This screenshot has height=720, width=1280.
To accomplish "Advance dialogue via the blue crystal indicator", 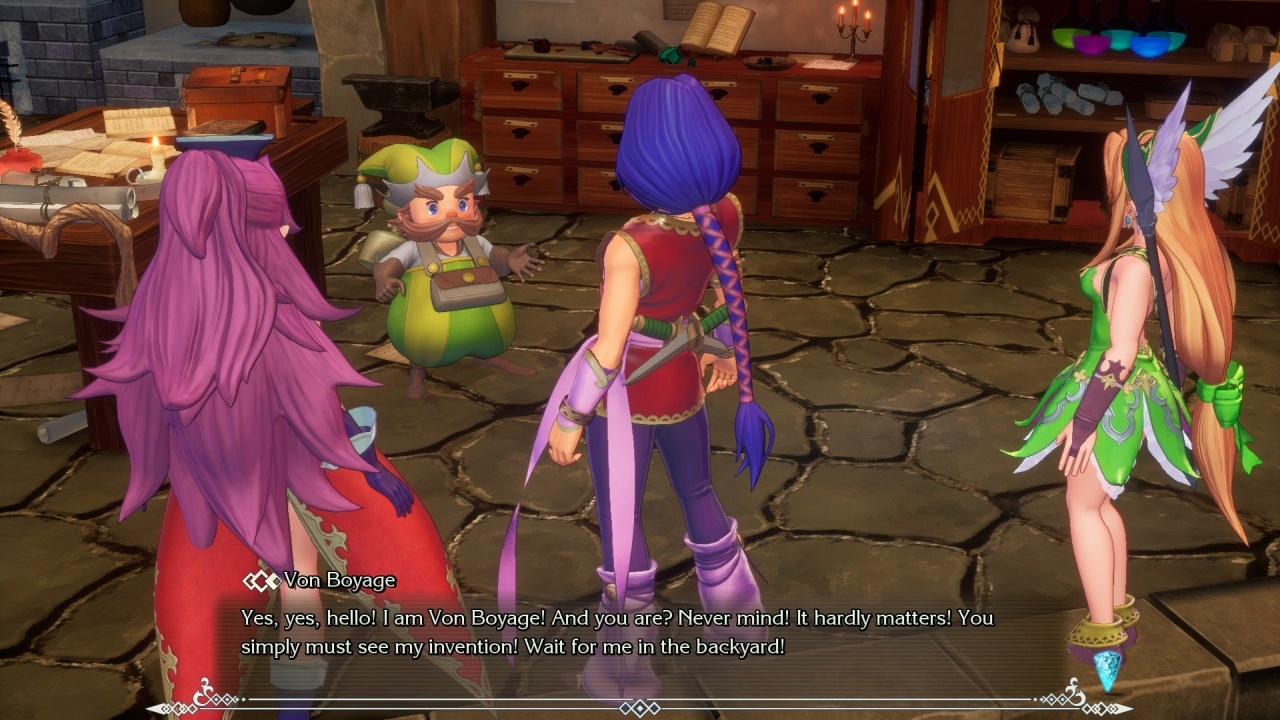I will click(1108, 669).
